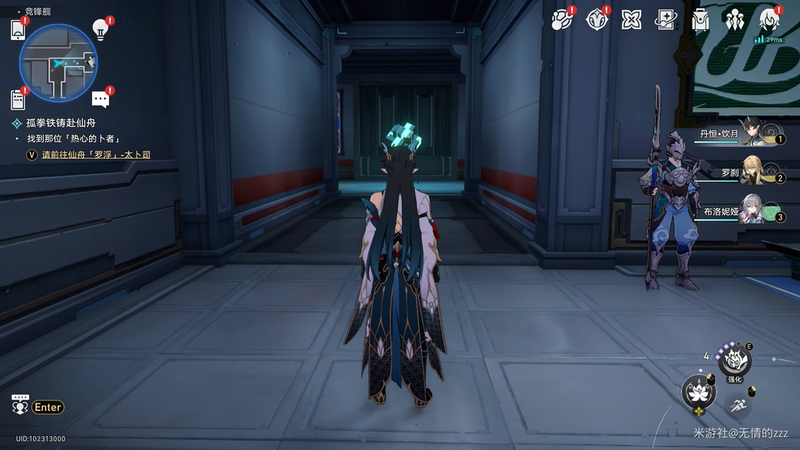Image resolution: width=800 pixels, height=450 pixels.
Task: Open the mission log clipboard icon
Action: [x=18, y=99]
